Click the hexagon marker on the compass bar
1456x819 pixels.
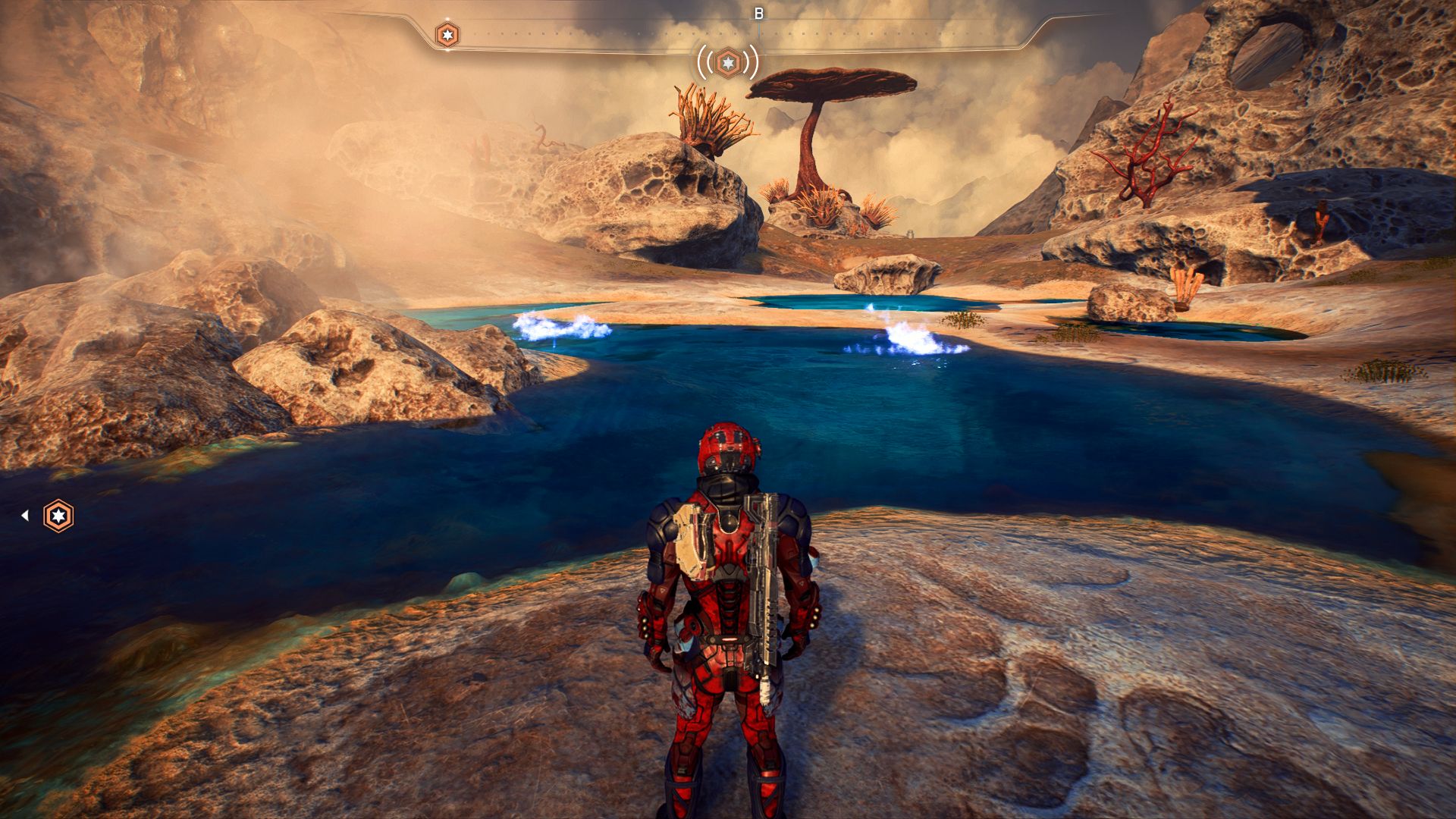(447, 34)
